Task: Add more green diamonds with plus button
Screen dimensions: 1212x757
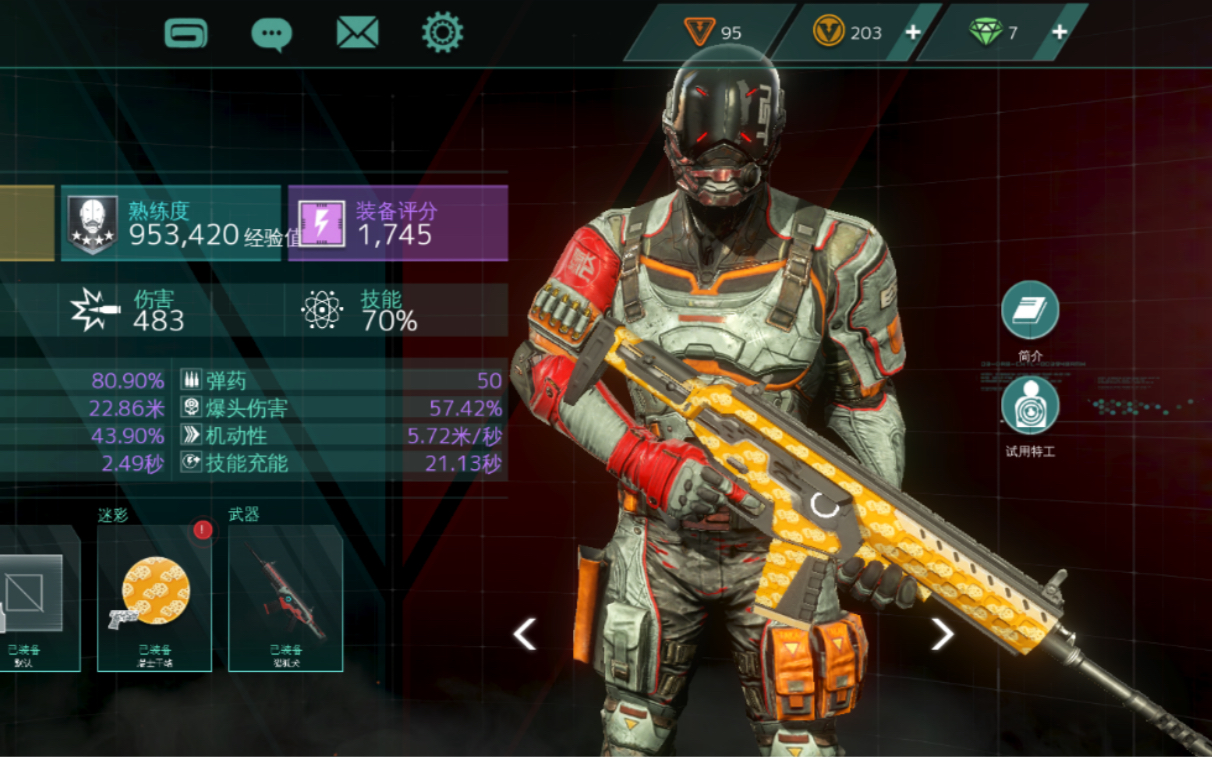Action: click(x=1059, y=32)
